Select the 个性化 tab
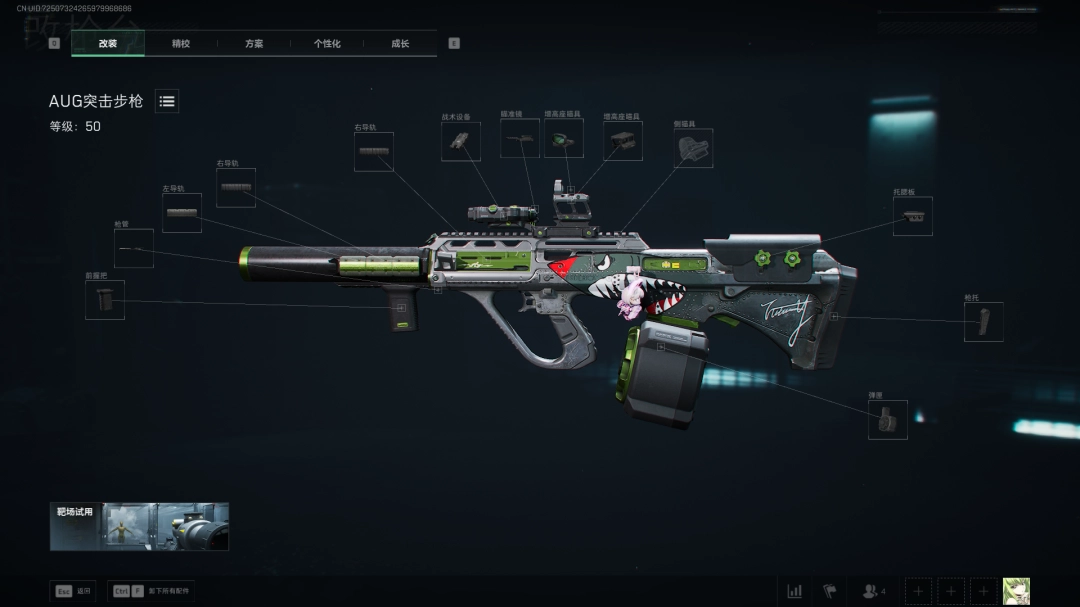Screen dimensions: 1080x607 (x=327, y=44)
